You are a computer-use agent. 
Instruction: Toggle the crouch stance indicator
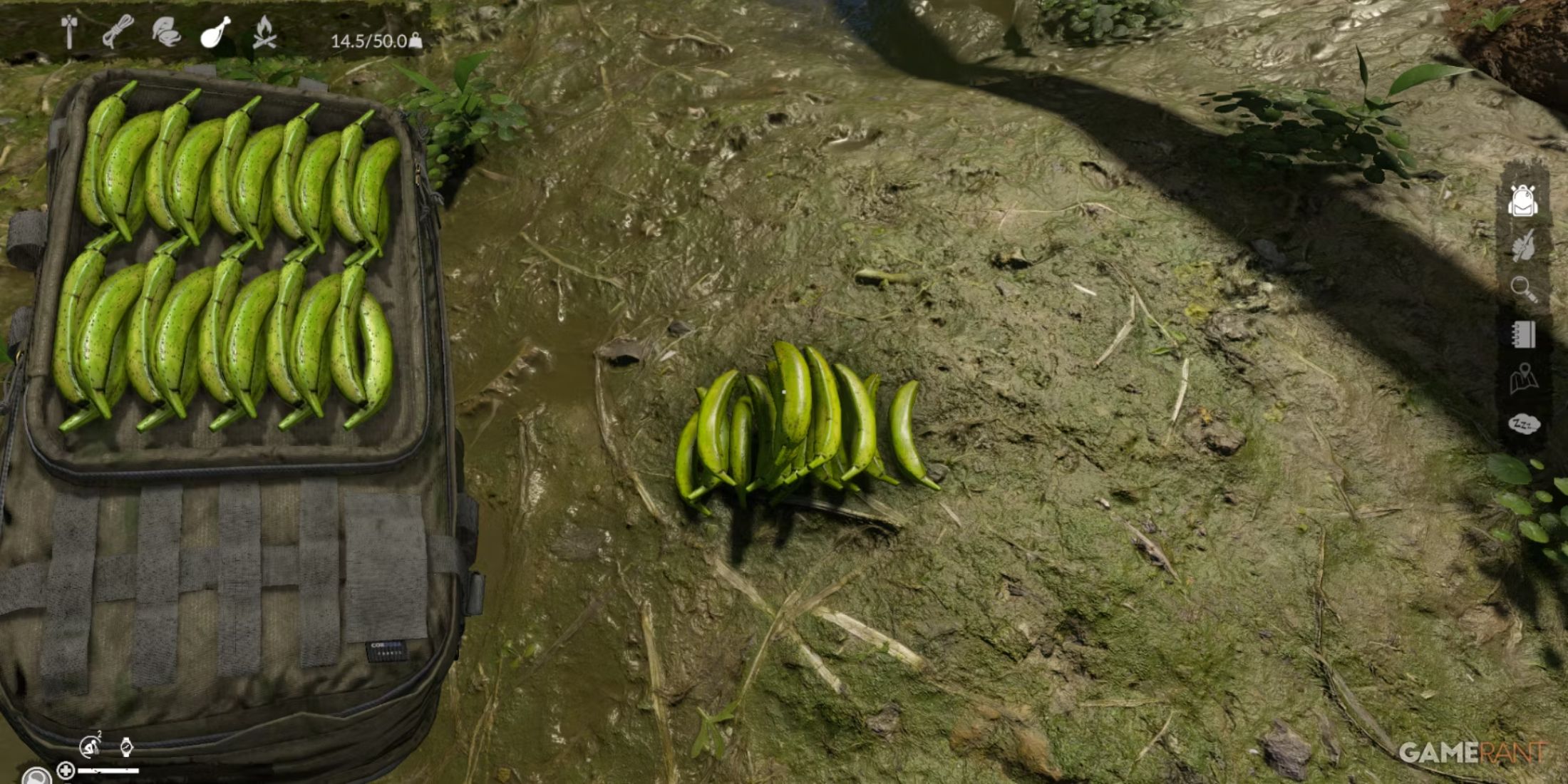click(90, 746)
